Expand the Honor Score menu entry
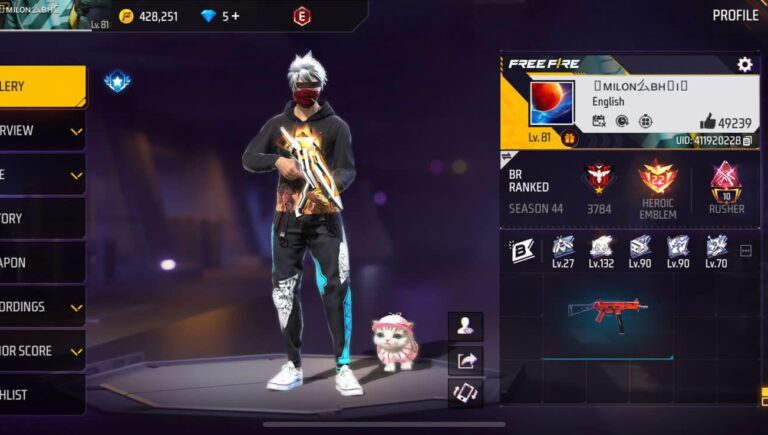 point(42,351)
